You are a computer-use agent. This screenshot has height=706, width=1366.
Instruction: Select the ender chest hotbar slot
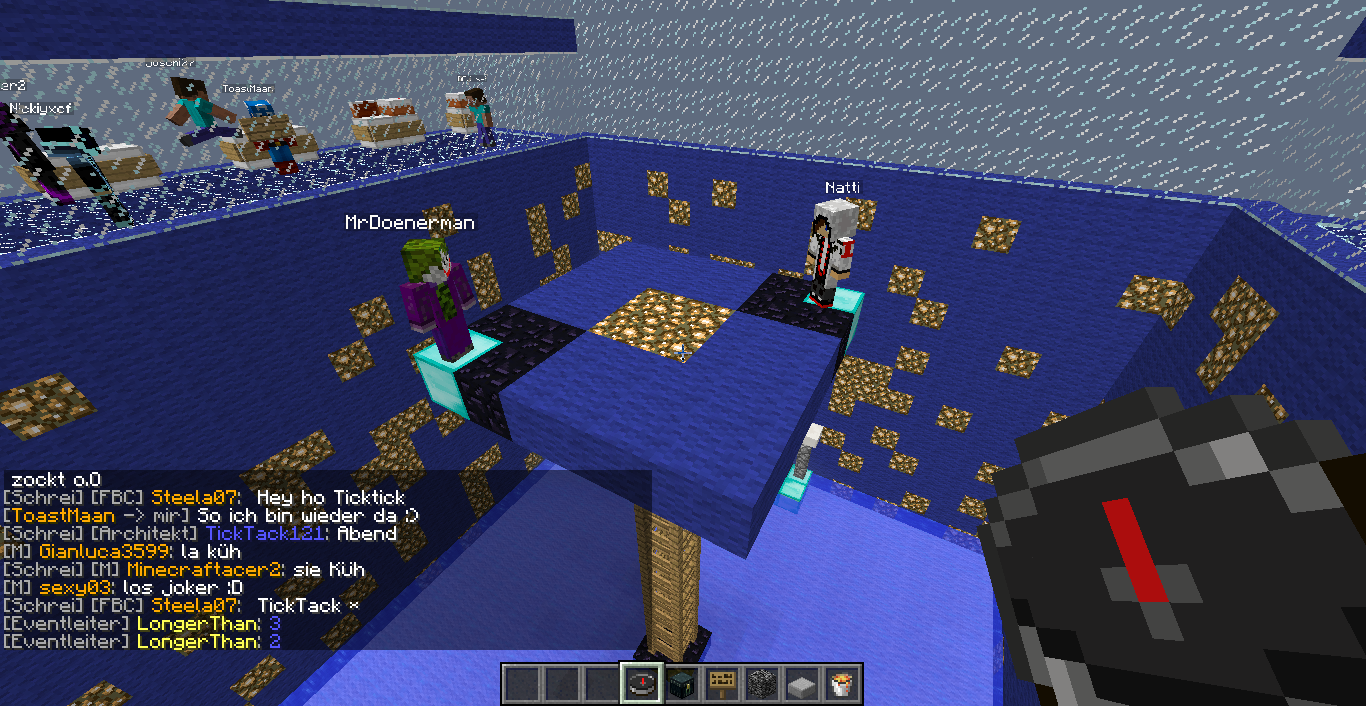tap(682, 684)
